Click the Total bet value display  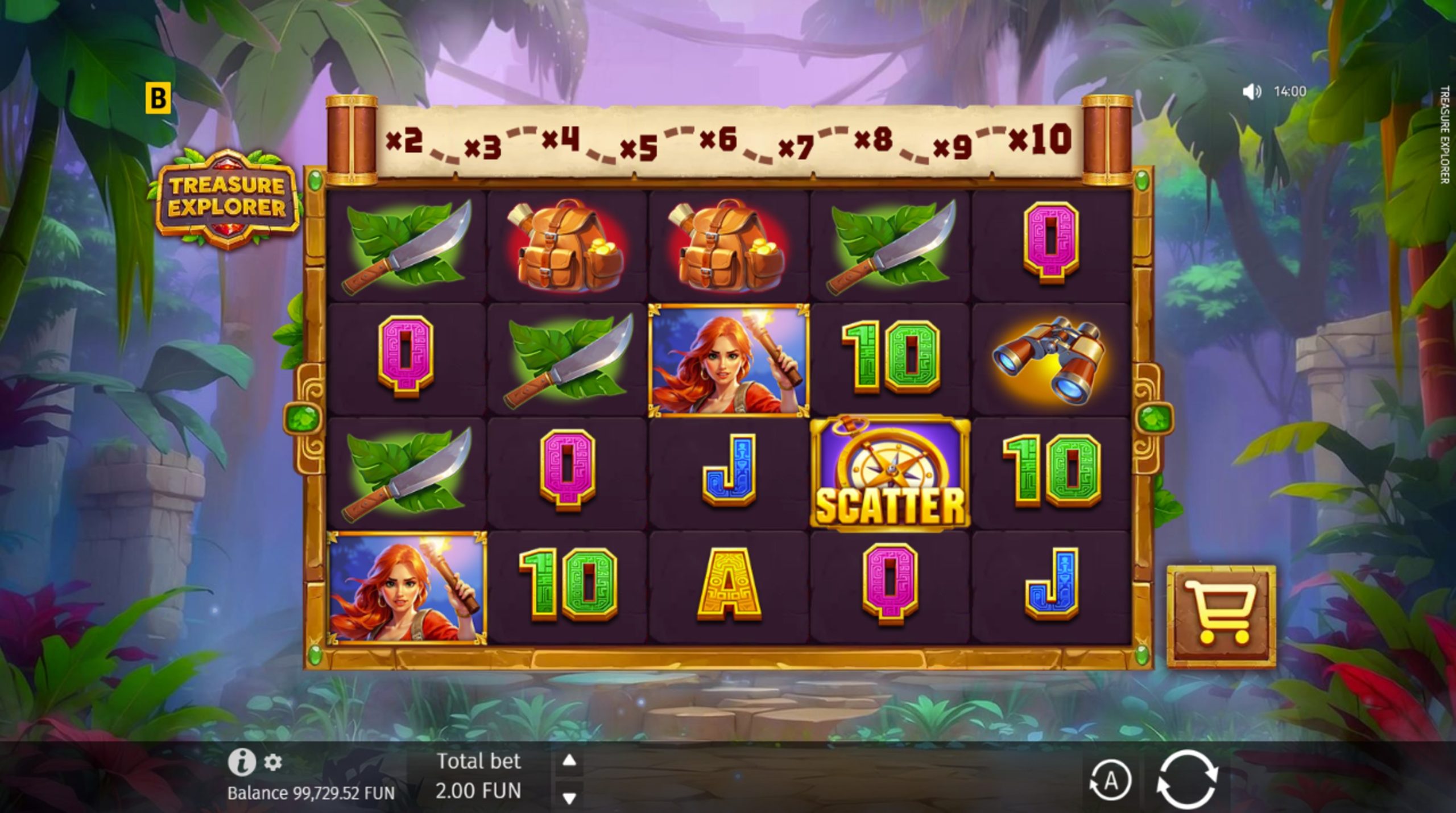coord(481,789)
